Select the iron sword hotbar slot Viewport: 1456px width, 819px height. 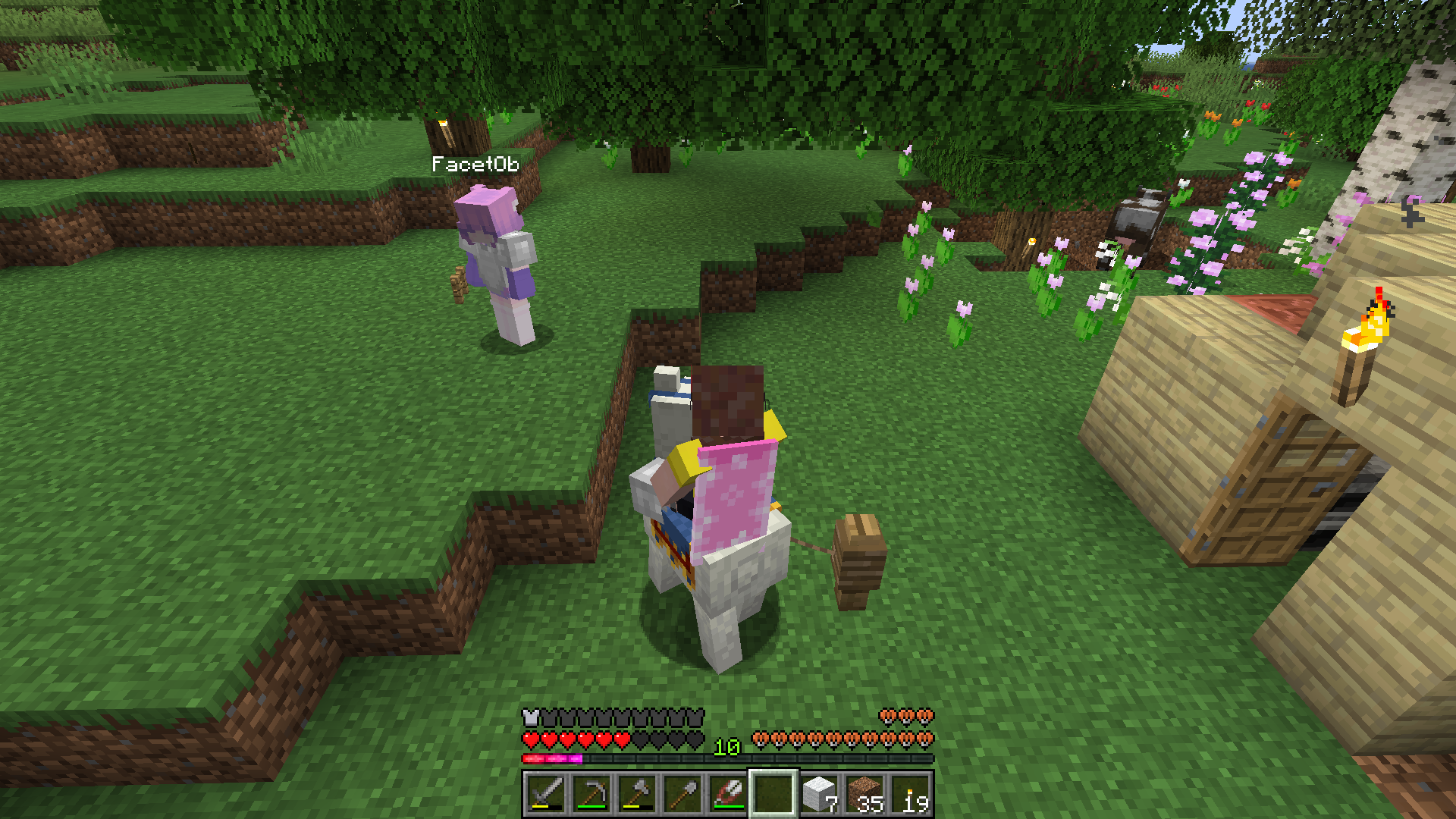(x=545, y=794)
